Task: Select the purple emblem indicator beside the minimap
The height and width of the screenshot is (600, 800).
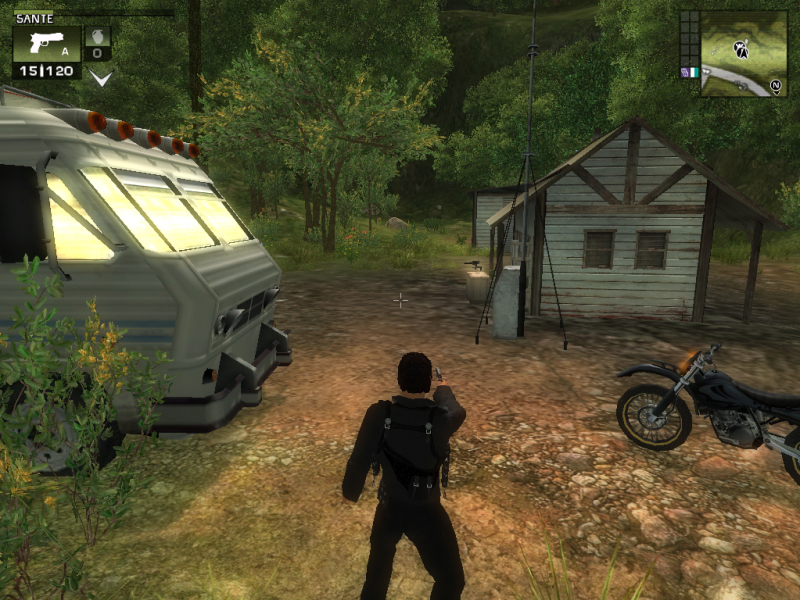Action: (685, 72)
